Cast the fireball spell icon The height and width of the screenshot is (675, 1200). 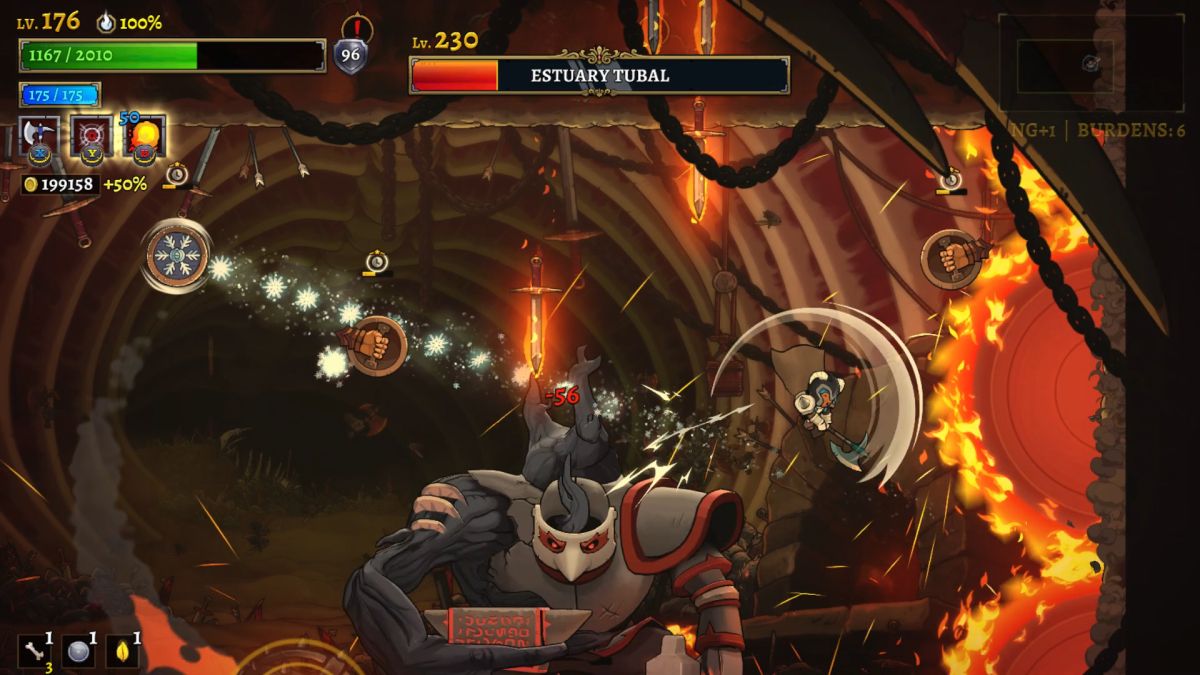(144, 136)
